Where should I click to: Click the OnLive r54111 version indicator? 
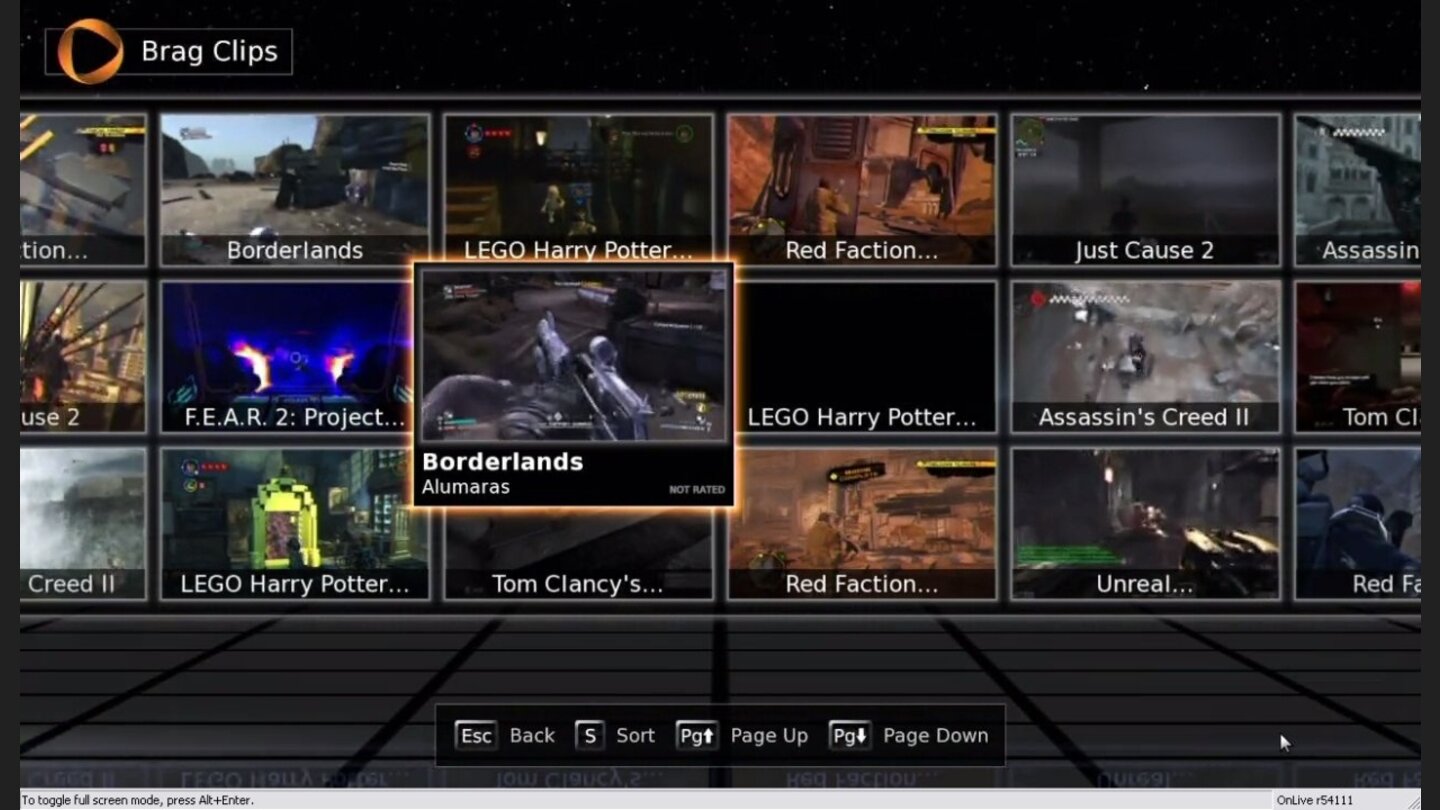pyautogui.click(x=1315, y=800)
